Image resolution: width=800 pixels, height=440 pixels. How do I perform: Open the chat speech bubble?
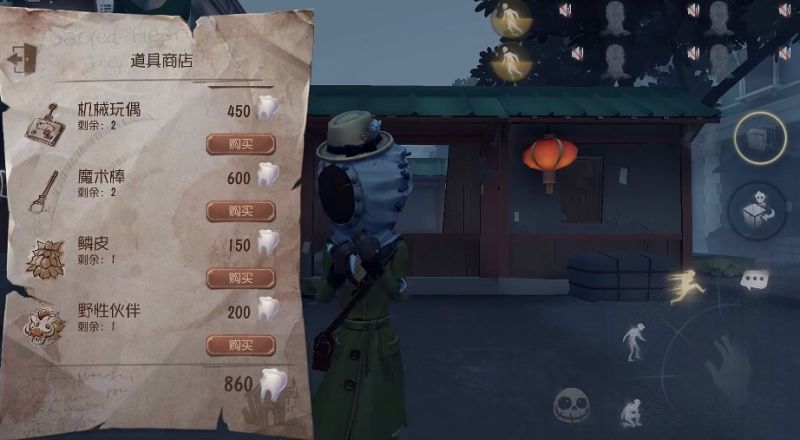pos(755,281)
